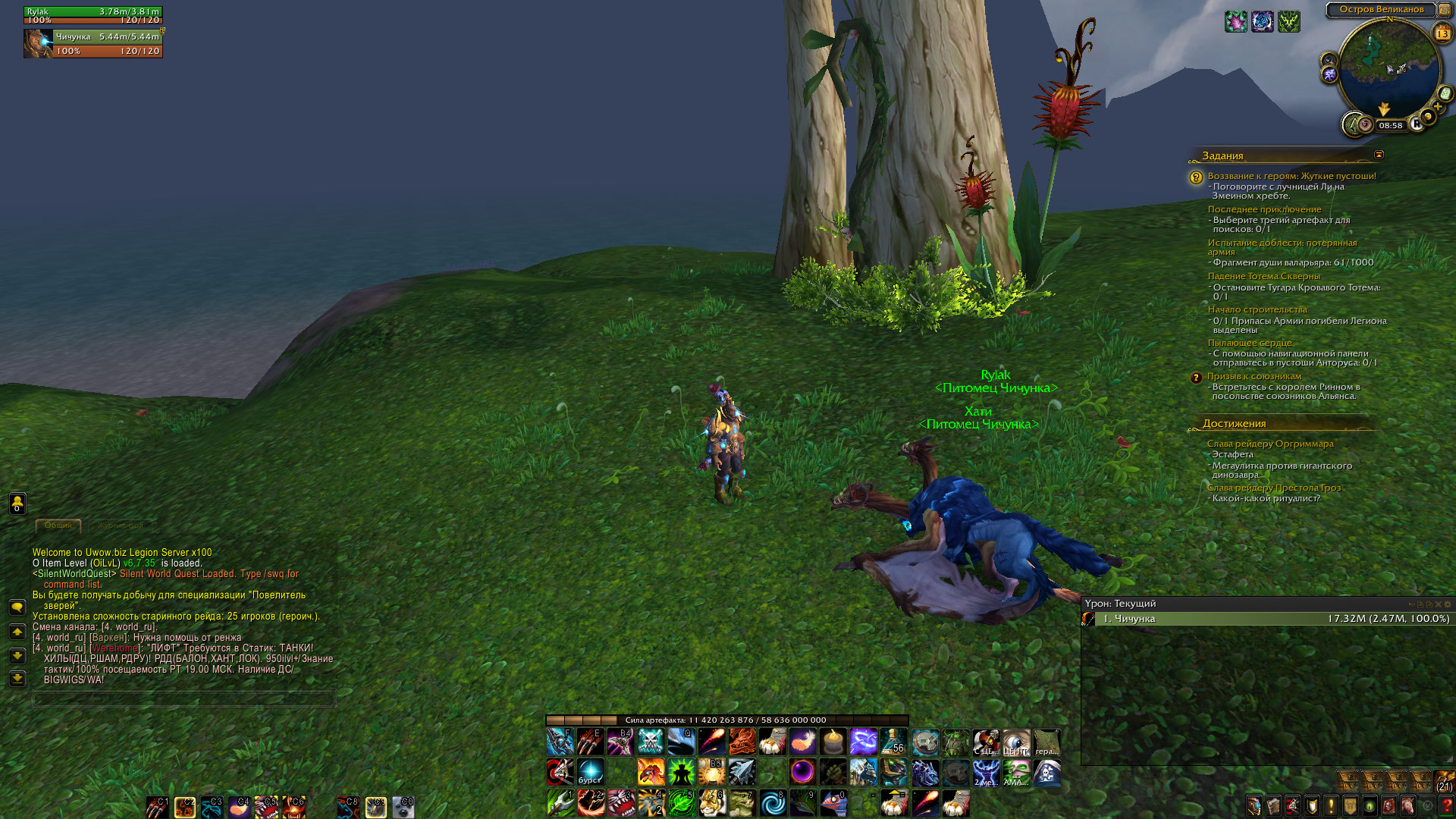Viewport: 1456px width, 819px height.
Task: Open the chat menu speech-bubble button
Action: (x=17, y=607)
